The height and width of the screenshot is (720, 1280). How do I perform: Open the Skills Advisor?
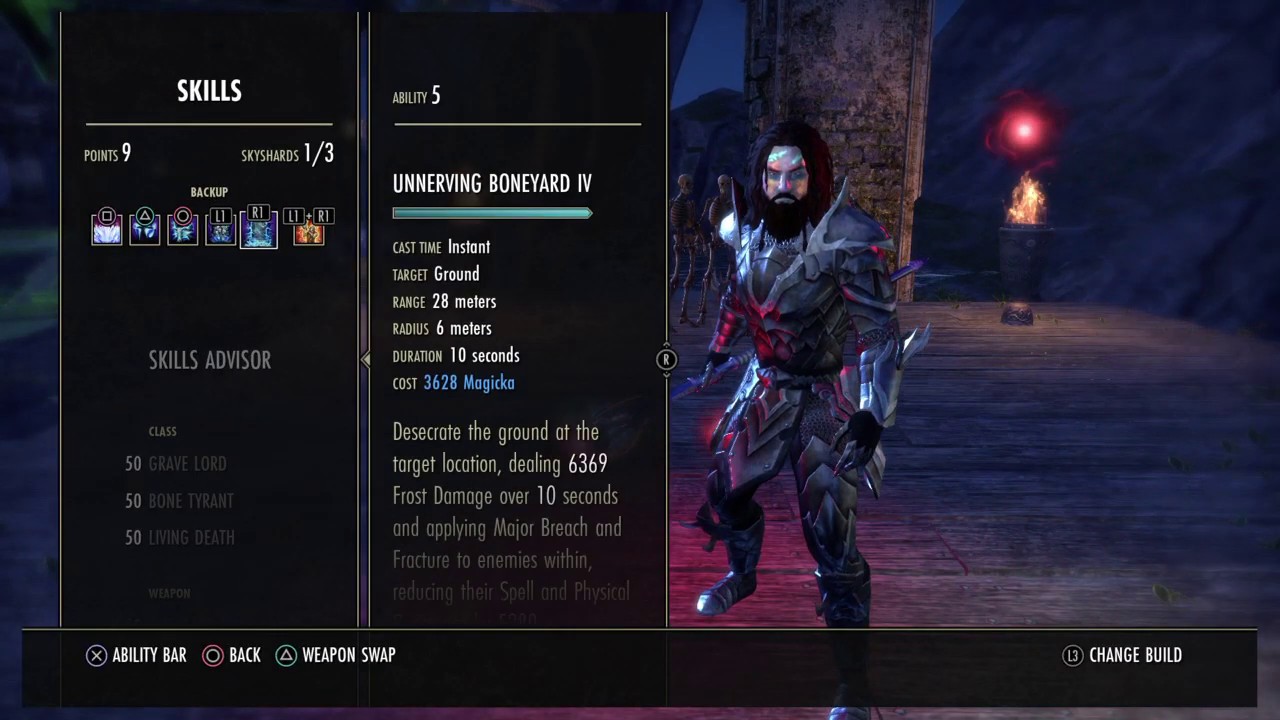click(209, 360)
